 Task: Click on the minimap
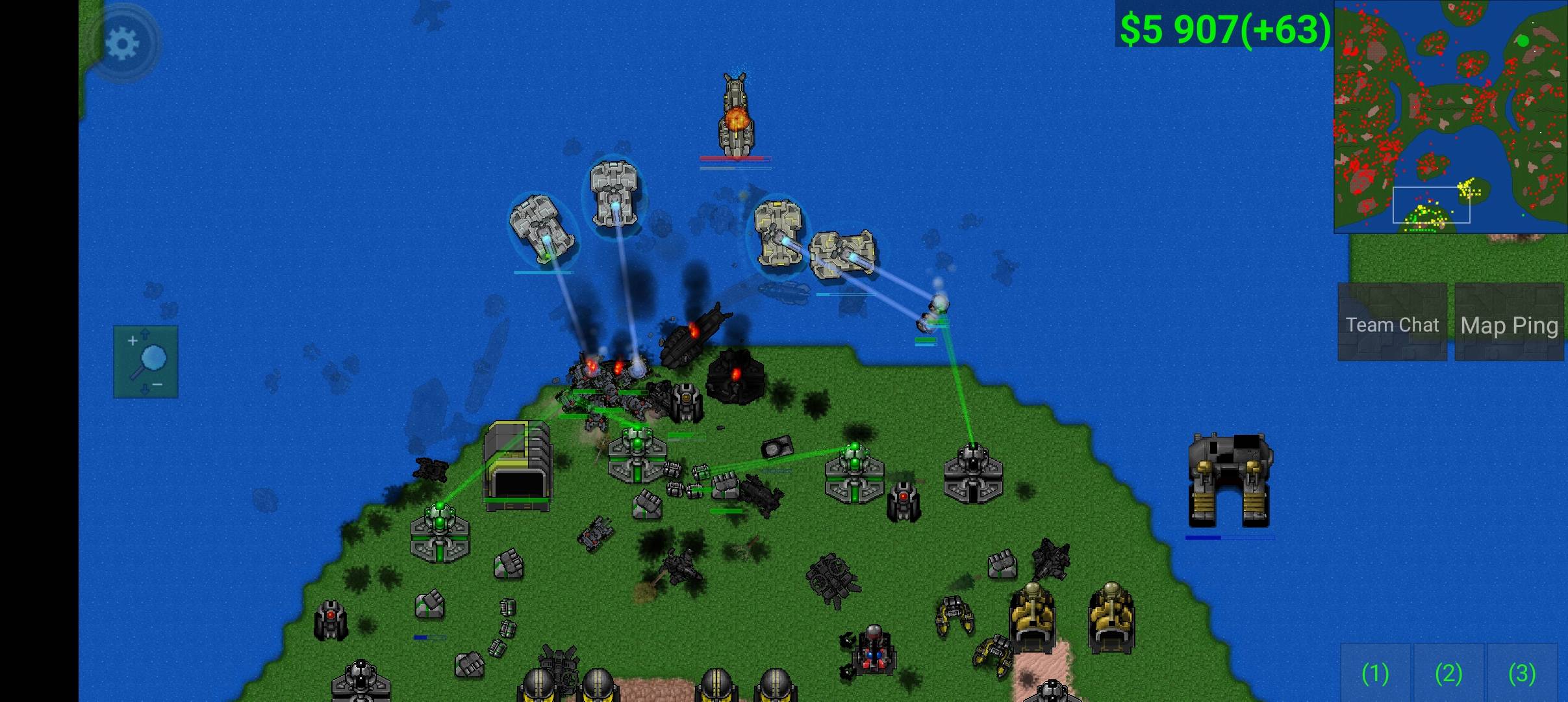point(1450,117)
